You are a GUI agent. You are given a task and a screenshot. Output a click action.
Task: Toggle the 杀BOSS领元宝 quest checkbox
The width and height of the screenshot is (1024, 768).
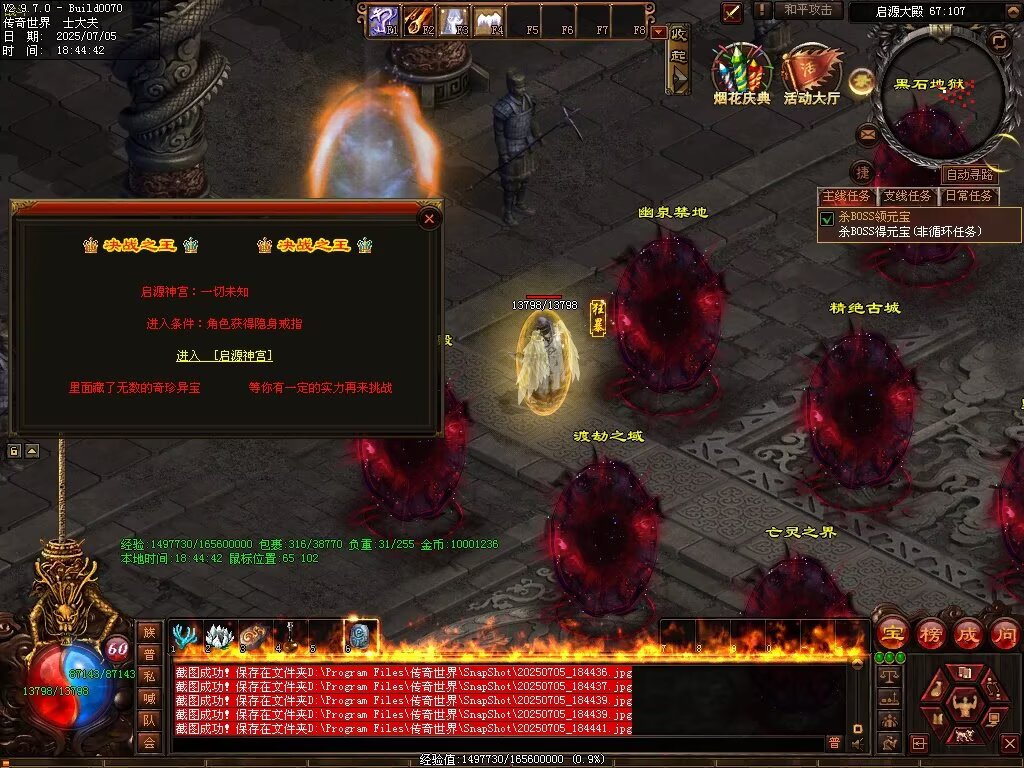point(827,219)
